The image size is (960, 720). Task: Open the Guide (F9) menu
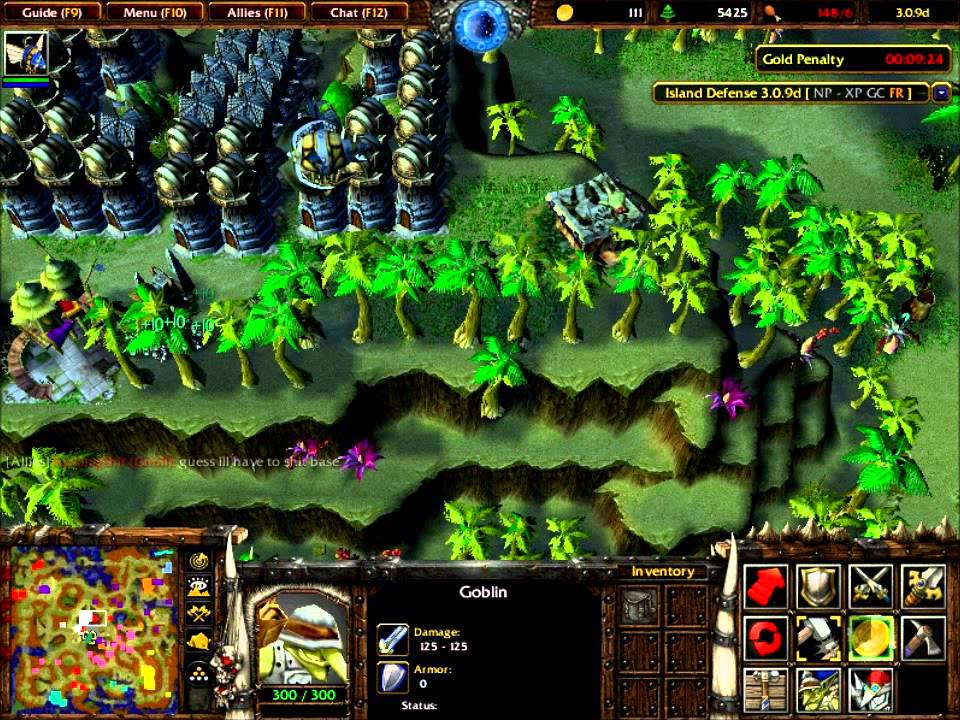[x=50, y=12]
